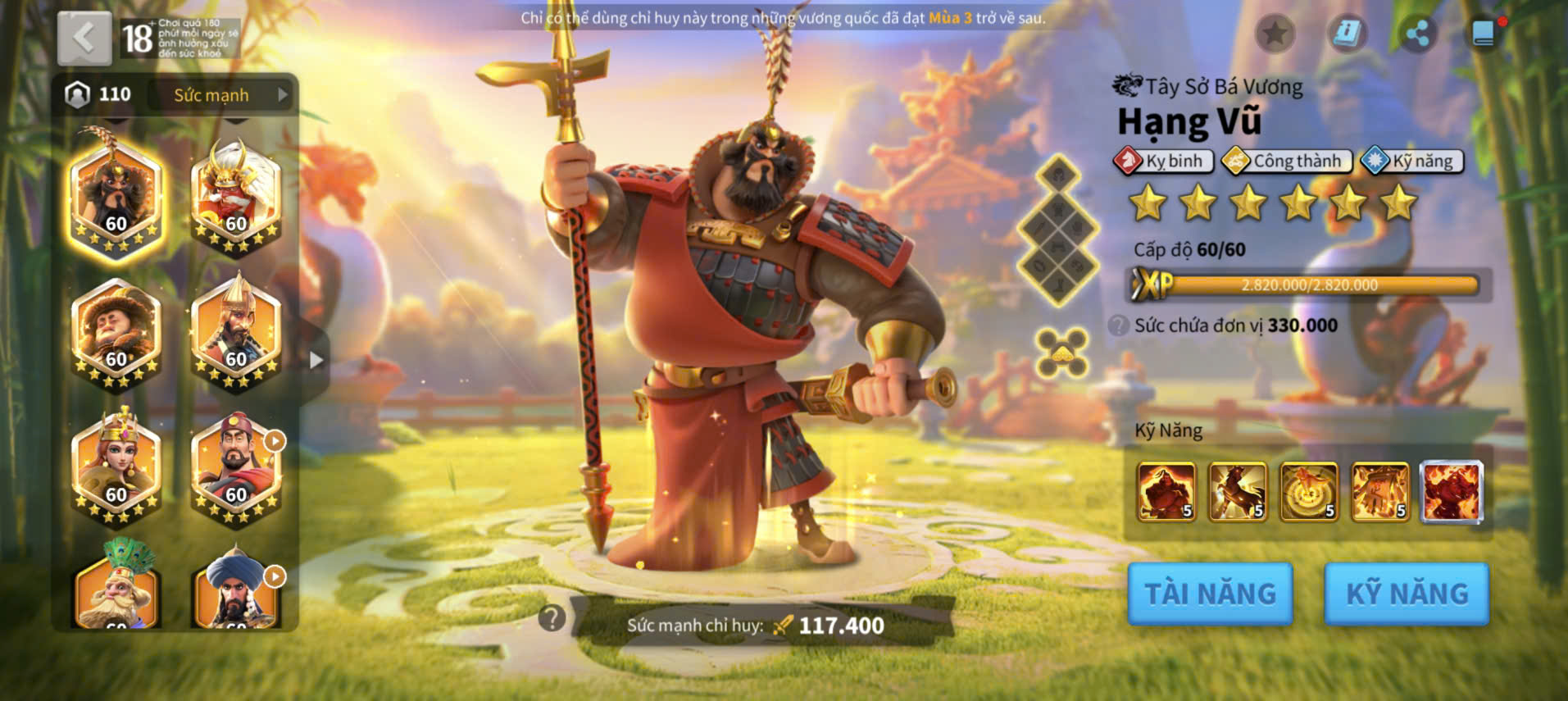Expand the commander list side arrow
Viewport: 1568px width, 701px height.
click(x=316, y=360)
